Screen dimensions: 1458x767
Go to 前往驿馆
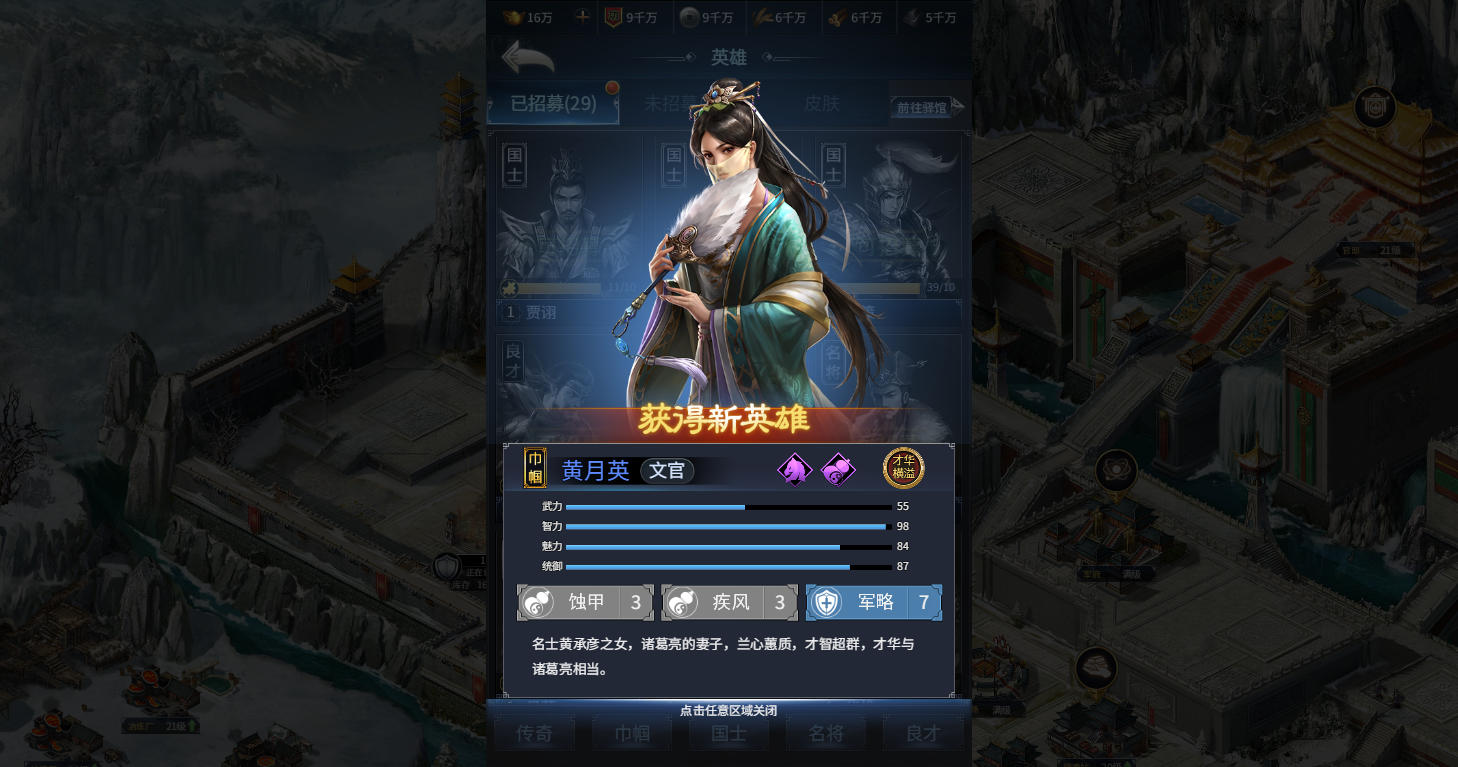coord(927,107)
